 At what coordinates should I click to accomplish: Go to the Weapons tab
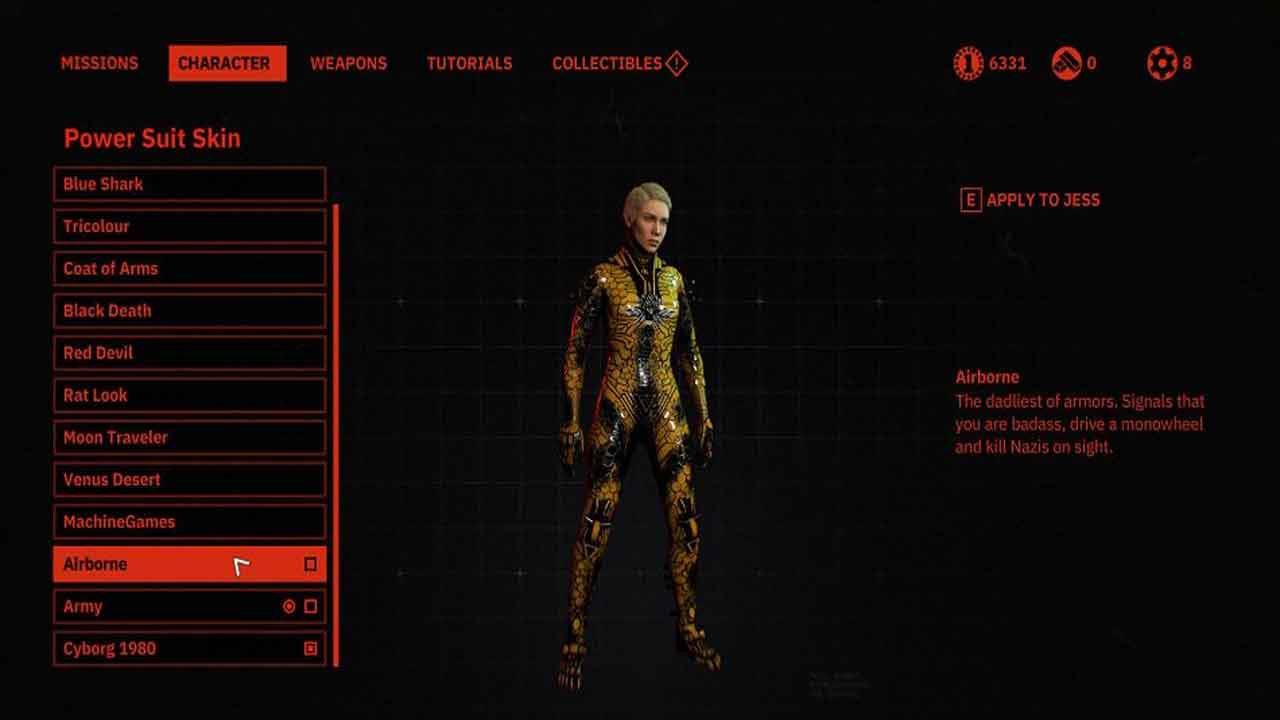[348, 63]
